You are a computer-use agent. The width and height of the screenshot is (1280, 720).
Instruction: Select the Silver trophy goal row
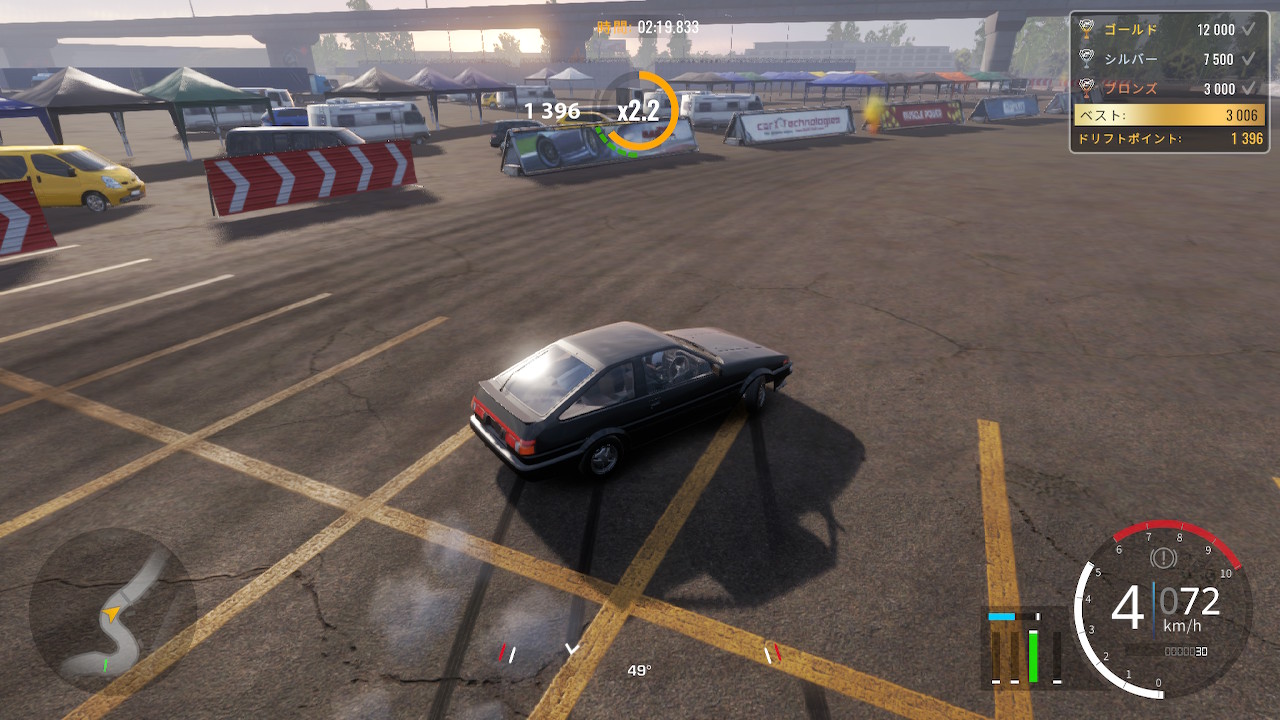[1168, 59]
